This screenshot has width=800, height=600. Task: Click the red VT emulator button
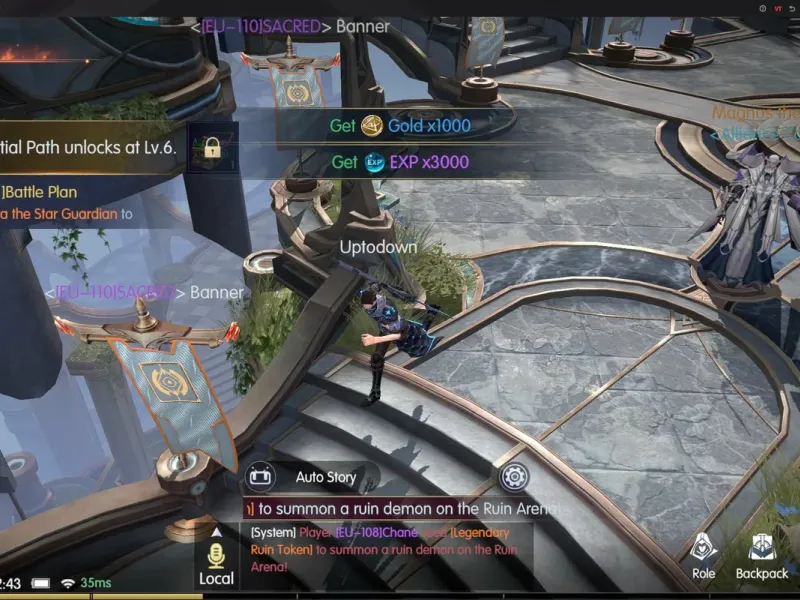pos(777,8)
